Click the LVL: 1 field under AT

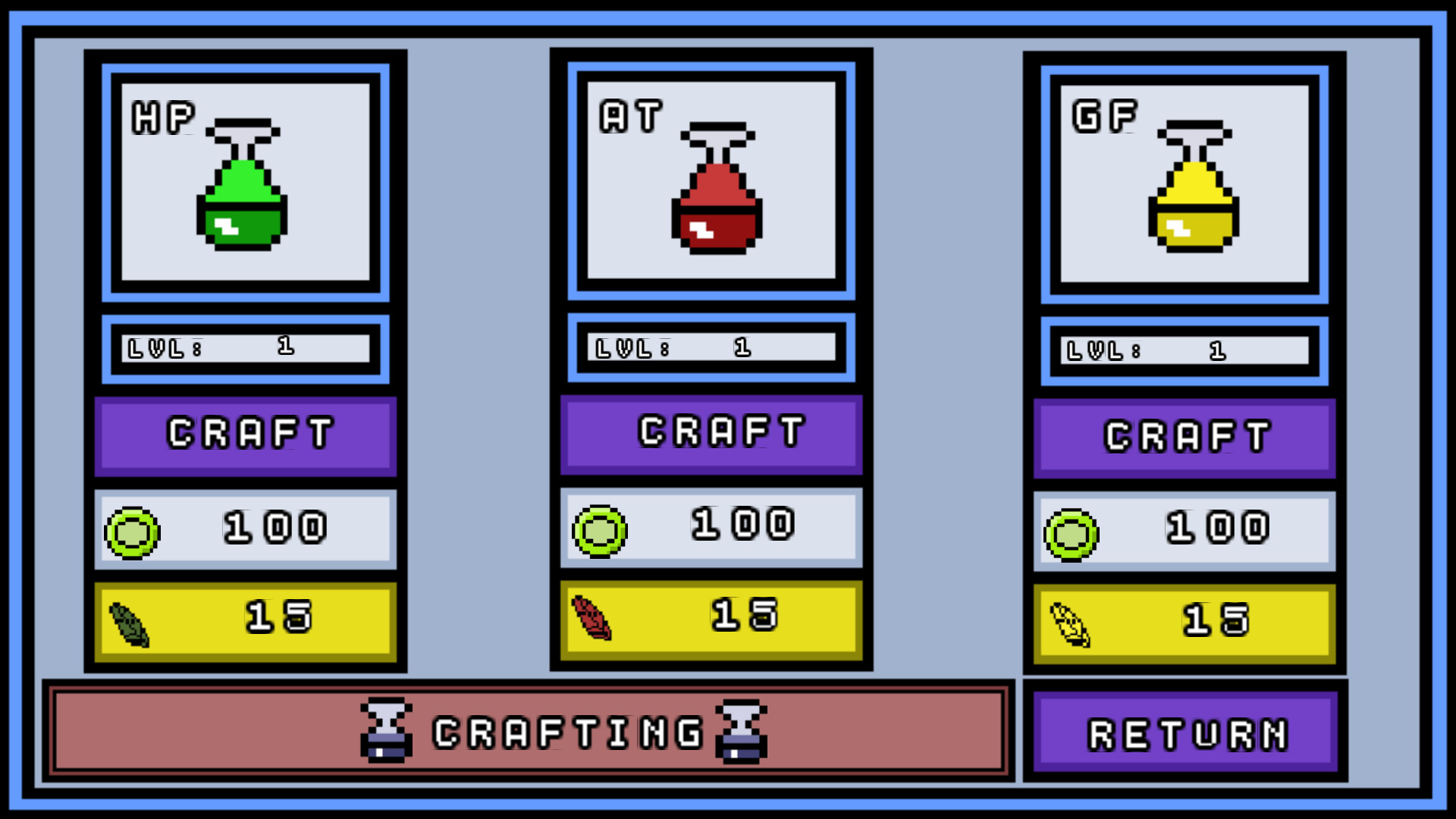711,348
